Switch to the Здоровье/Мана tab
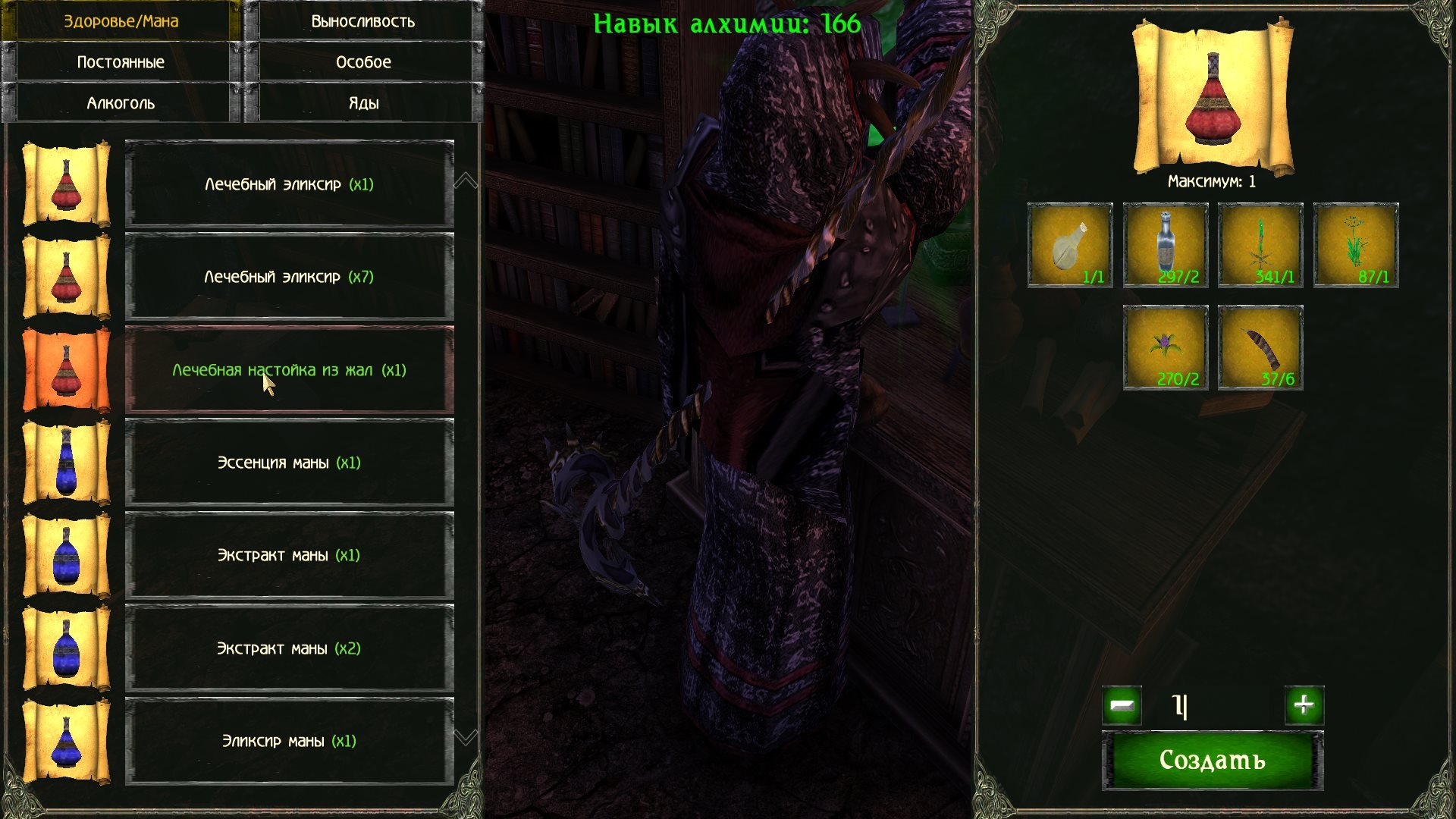This screenshot has width=1456, height=819. point(121,21)
